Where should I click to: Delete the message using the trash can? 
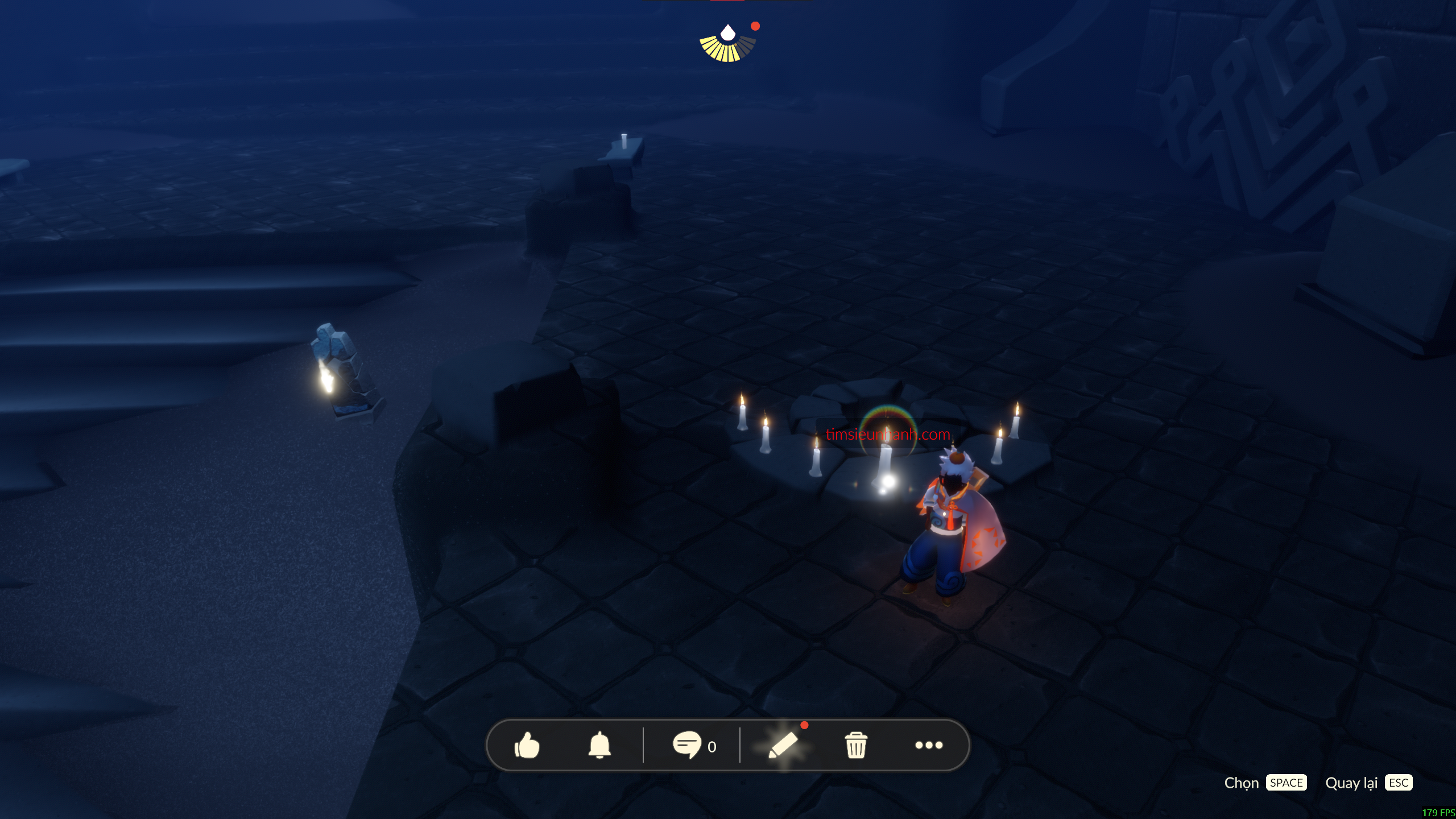(856, 745)
